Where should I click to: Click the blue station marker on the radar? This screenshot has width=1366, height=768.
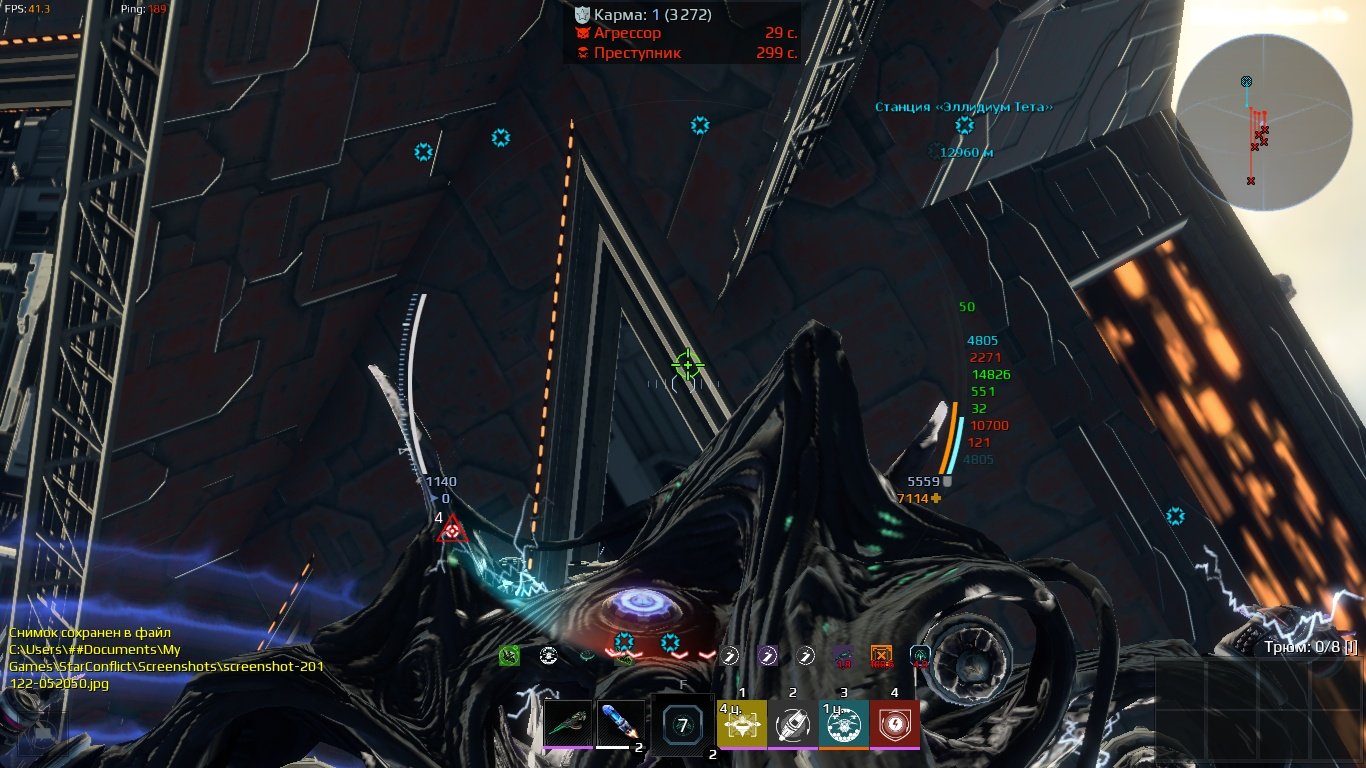point(1246,81)
